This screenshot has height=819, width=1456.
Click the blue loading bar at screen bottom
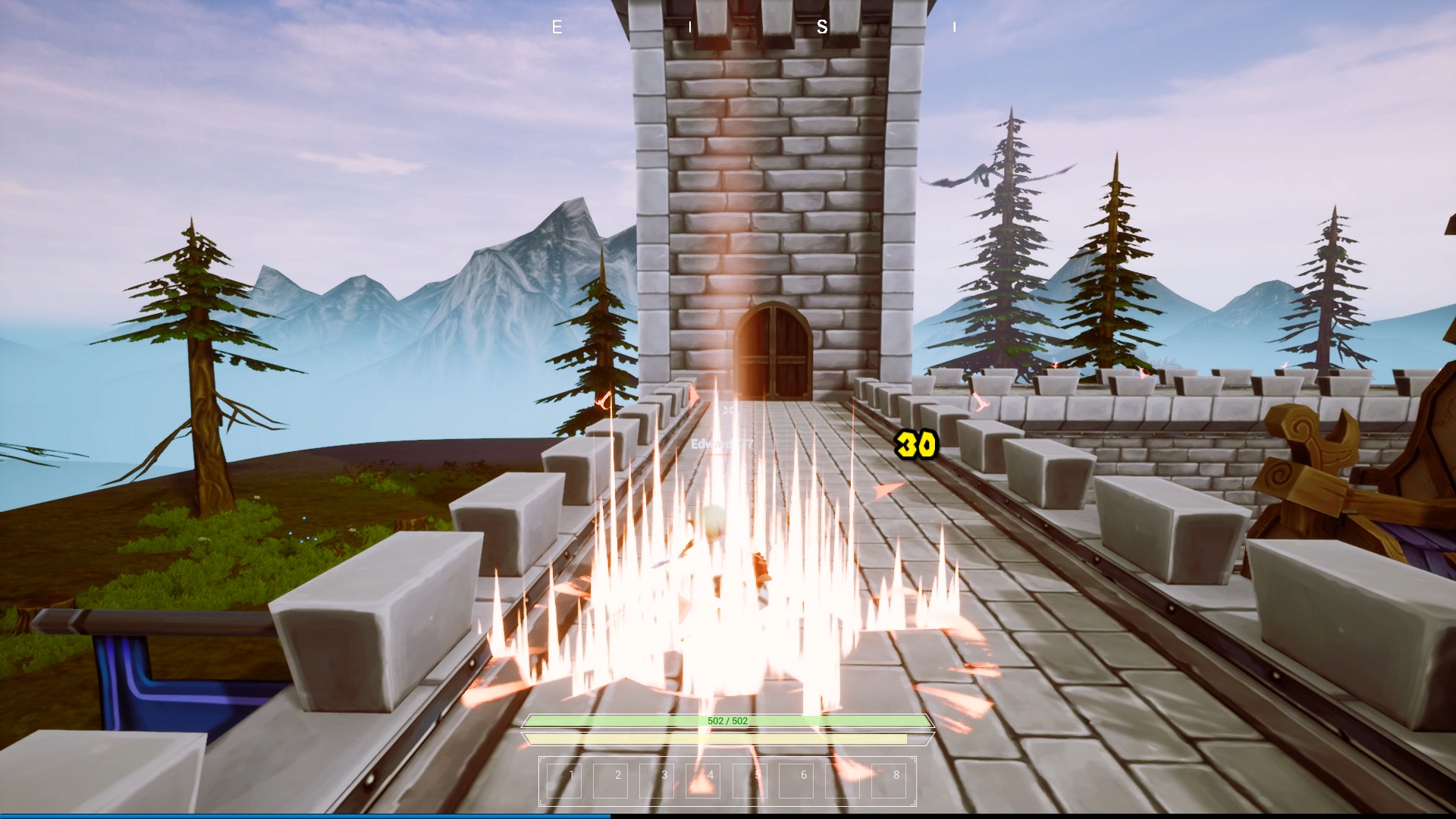pyautogui.click(x=303, y=816)
